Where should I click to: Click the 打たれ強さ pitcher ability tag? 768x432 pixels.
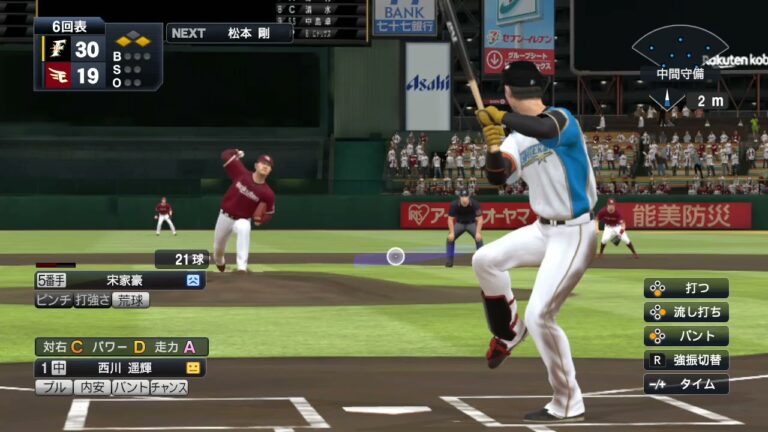click(x=92, y=300)
